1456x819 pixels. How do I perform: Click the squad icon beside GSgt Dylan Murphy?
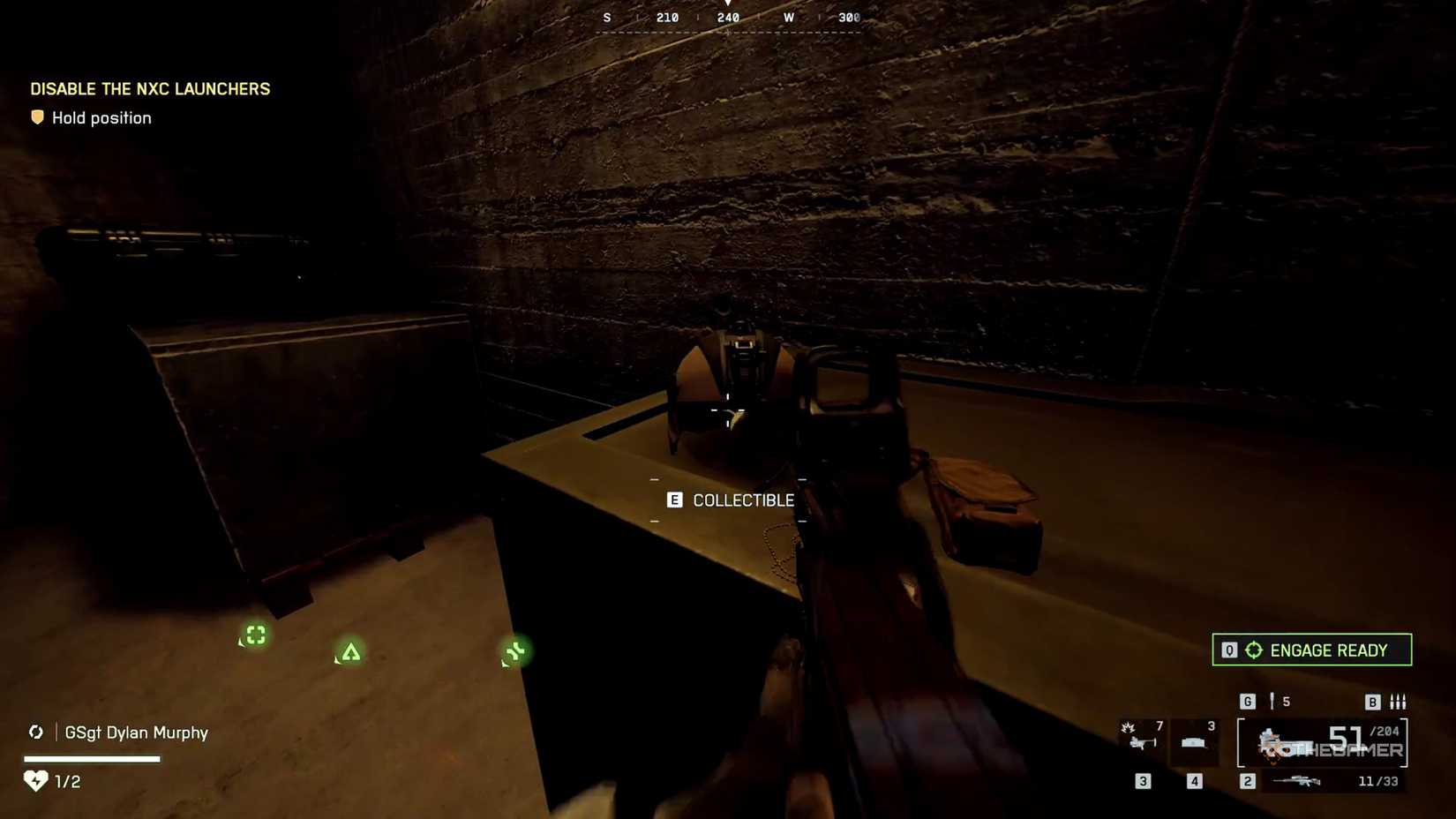coord(36,733)
